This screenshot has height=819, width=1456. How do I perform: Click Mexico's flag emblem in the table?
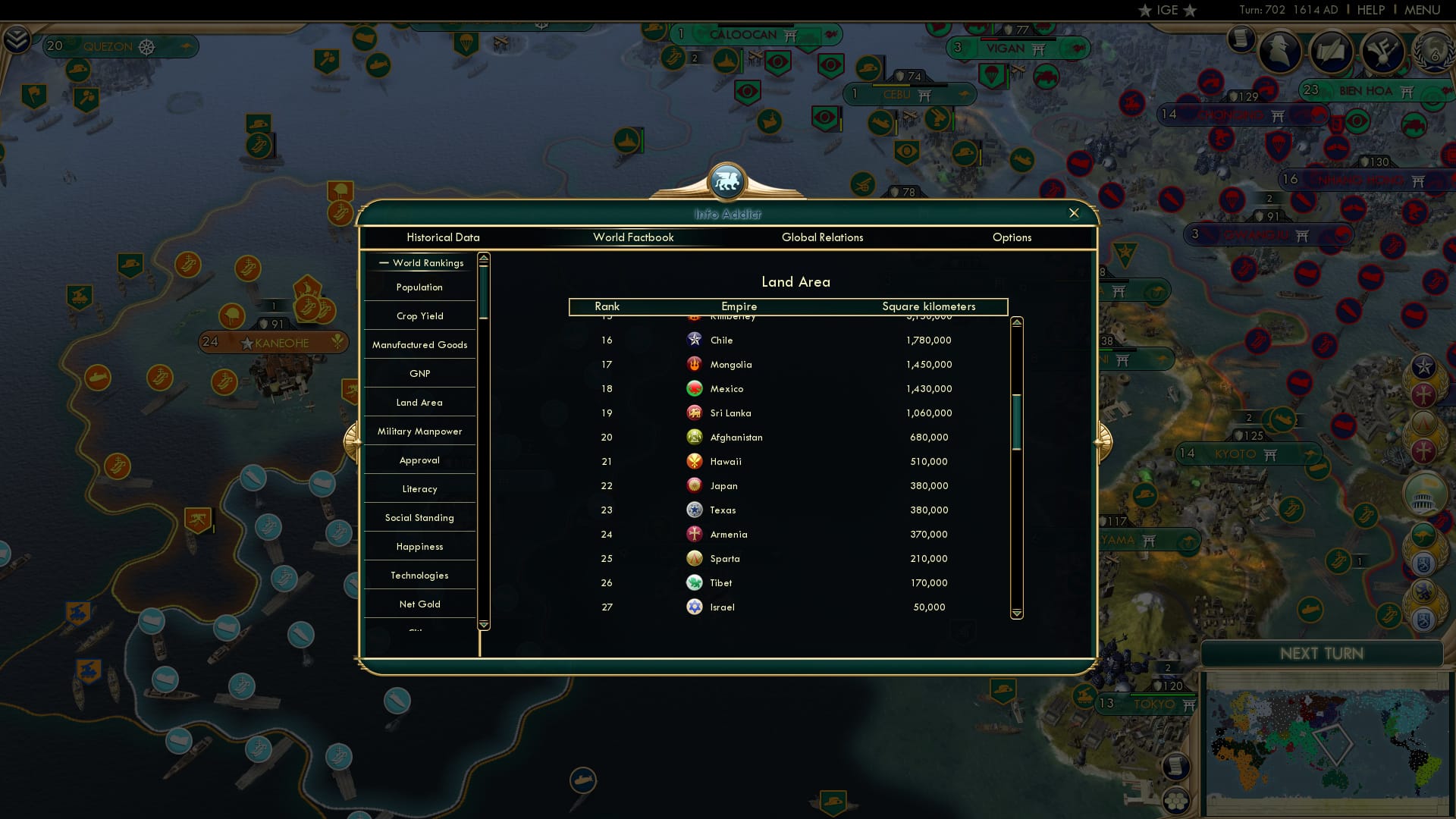coord(695,388)
